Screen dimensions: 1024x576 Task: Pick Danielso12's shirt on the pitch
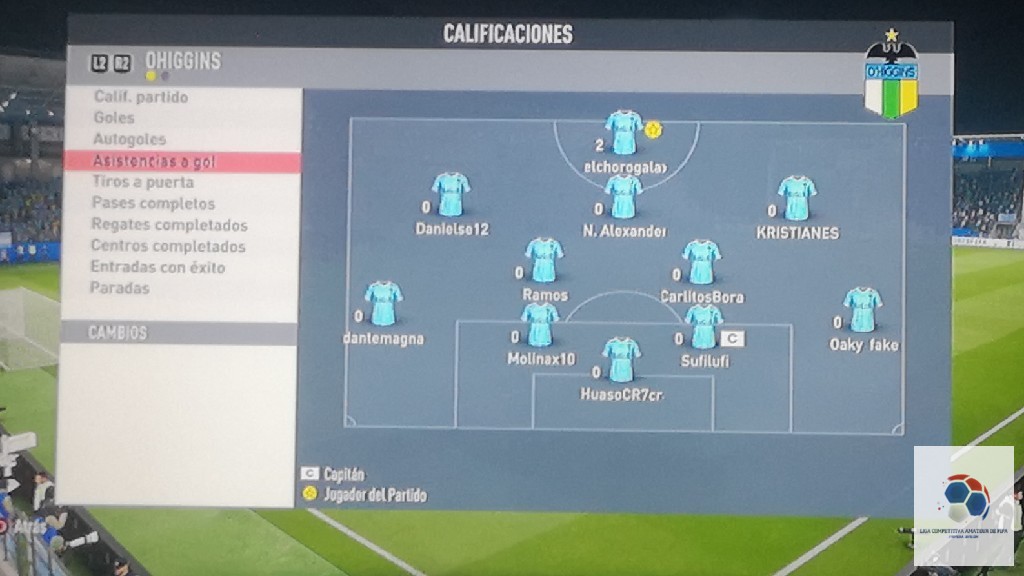click(451, 195)
